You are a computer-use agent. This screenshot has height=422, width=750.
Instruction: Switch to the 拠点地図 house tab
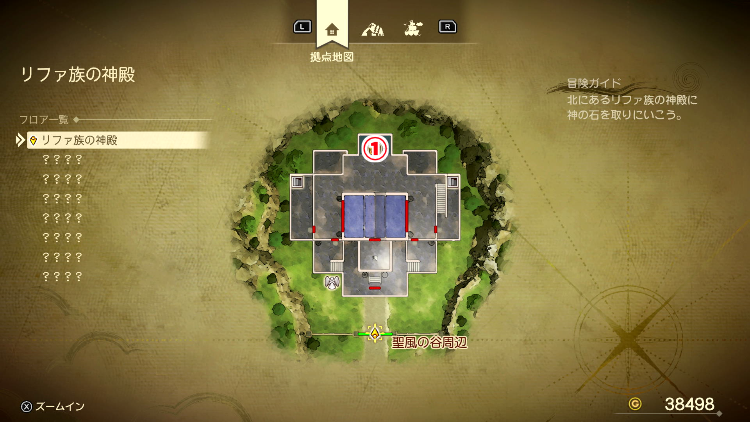coord(332,28)
